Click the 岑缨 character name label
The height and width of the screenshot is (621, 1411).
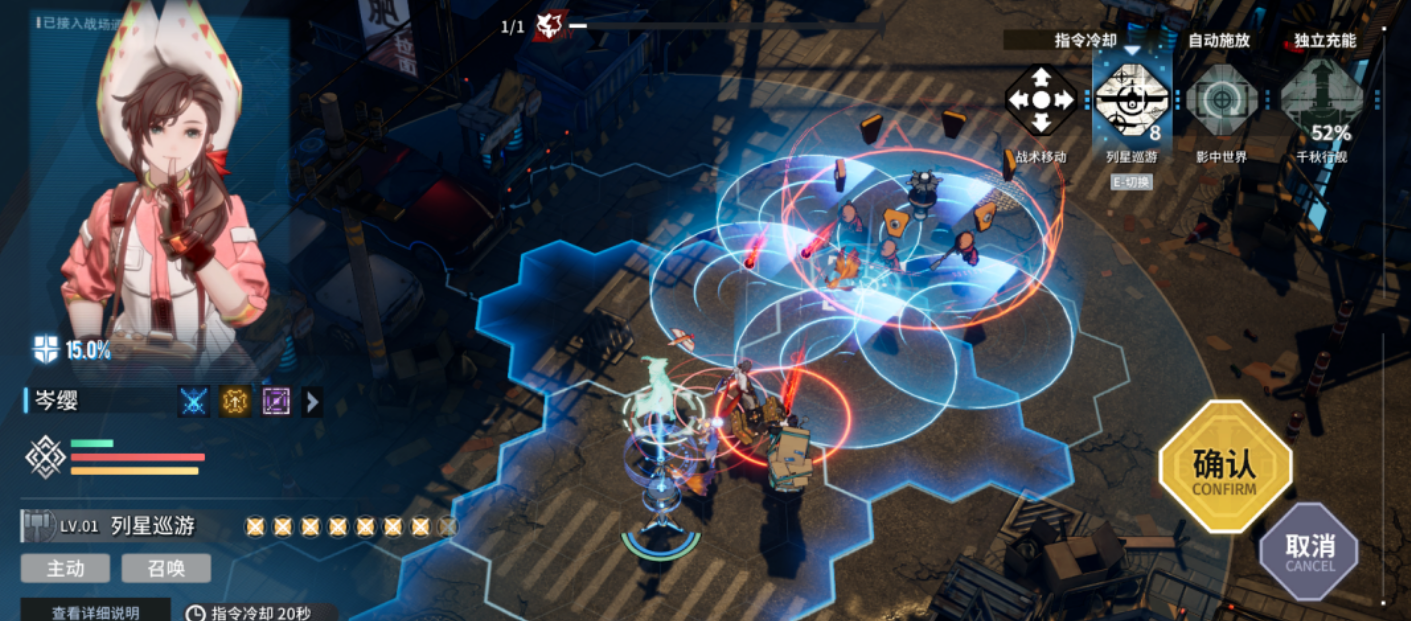click(x=56, y=401)
